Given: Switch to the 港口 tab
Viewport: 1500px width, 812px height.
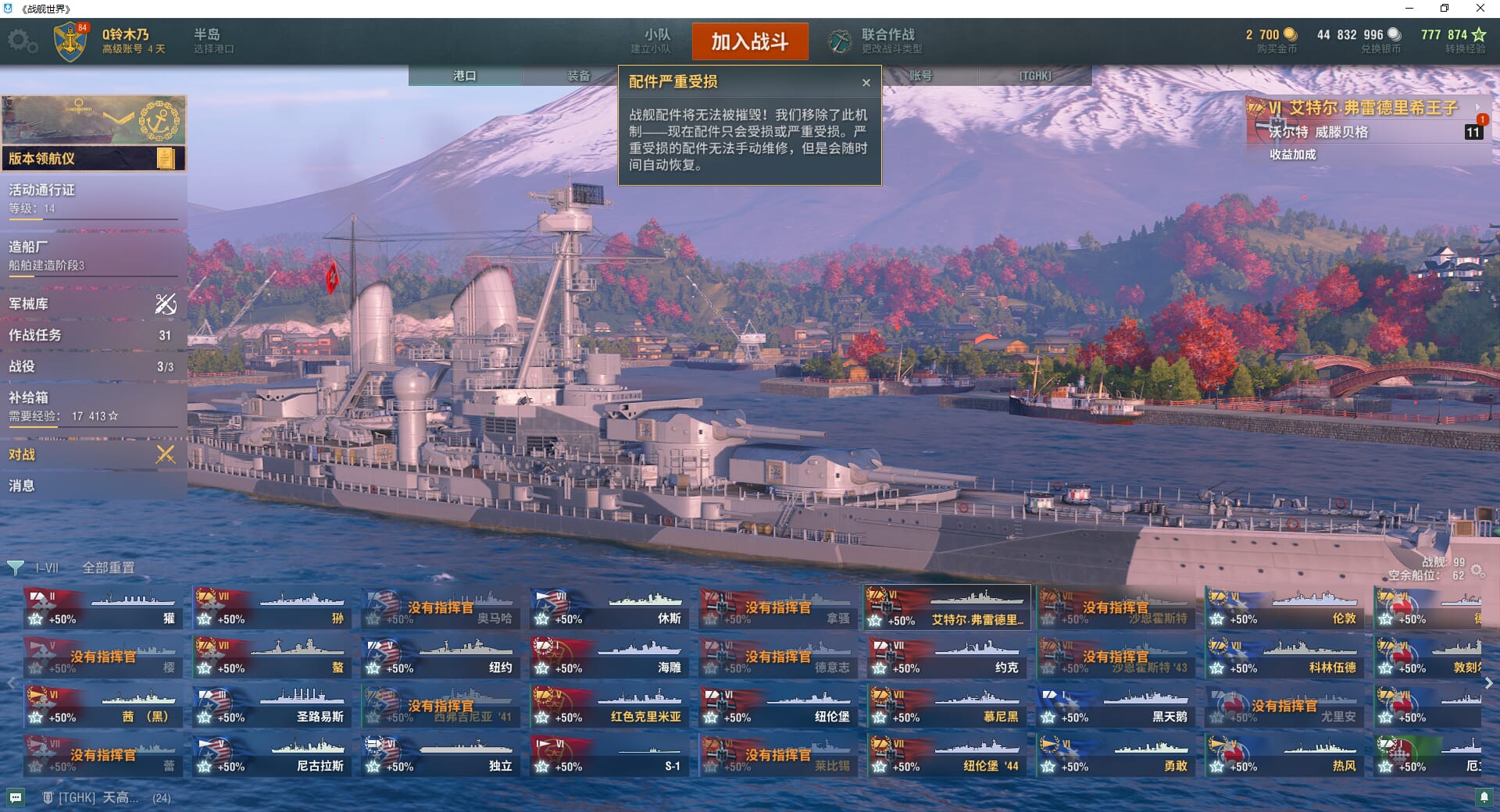Looking at the screenshot, I should tap(465, 76).
